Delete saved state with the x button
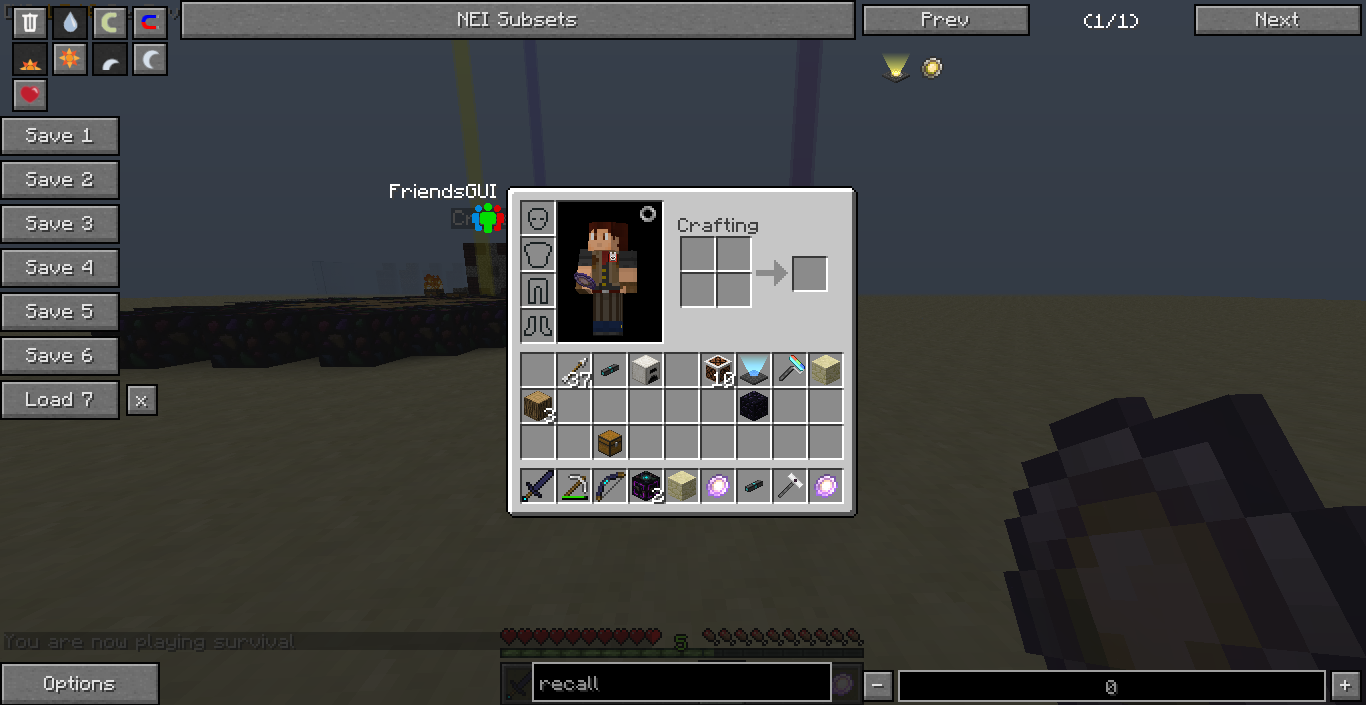 [141, 401]
